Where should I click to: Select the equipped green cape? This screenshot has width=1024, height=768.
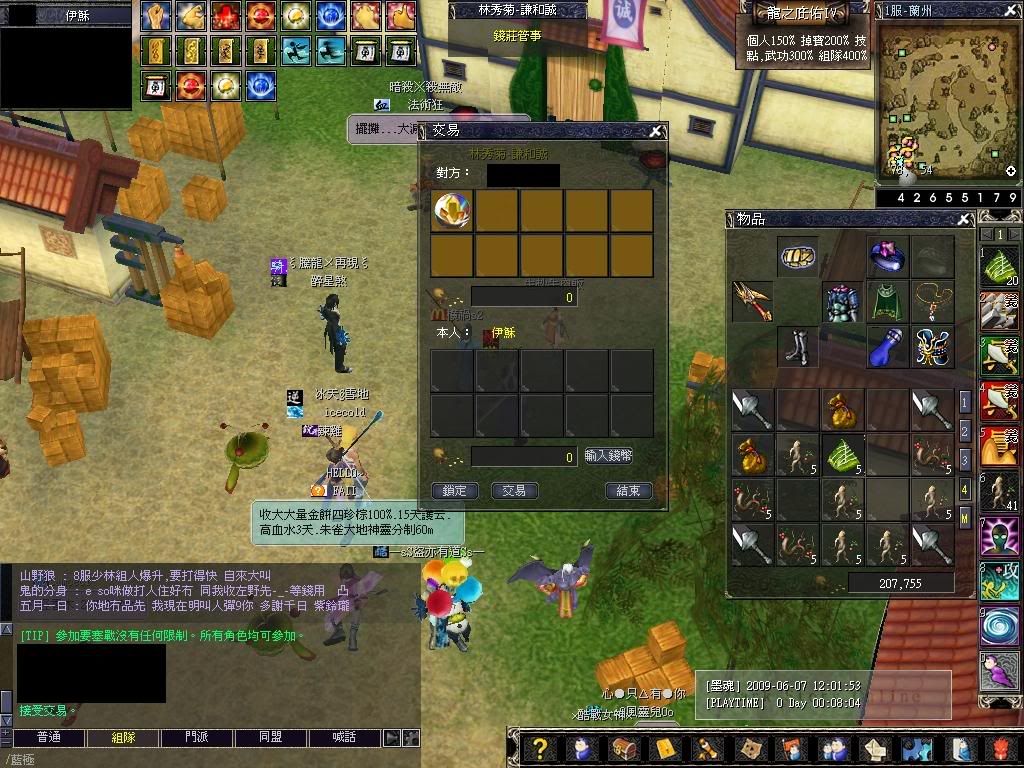pyautogui.click(x=886, y=301)
